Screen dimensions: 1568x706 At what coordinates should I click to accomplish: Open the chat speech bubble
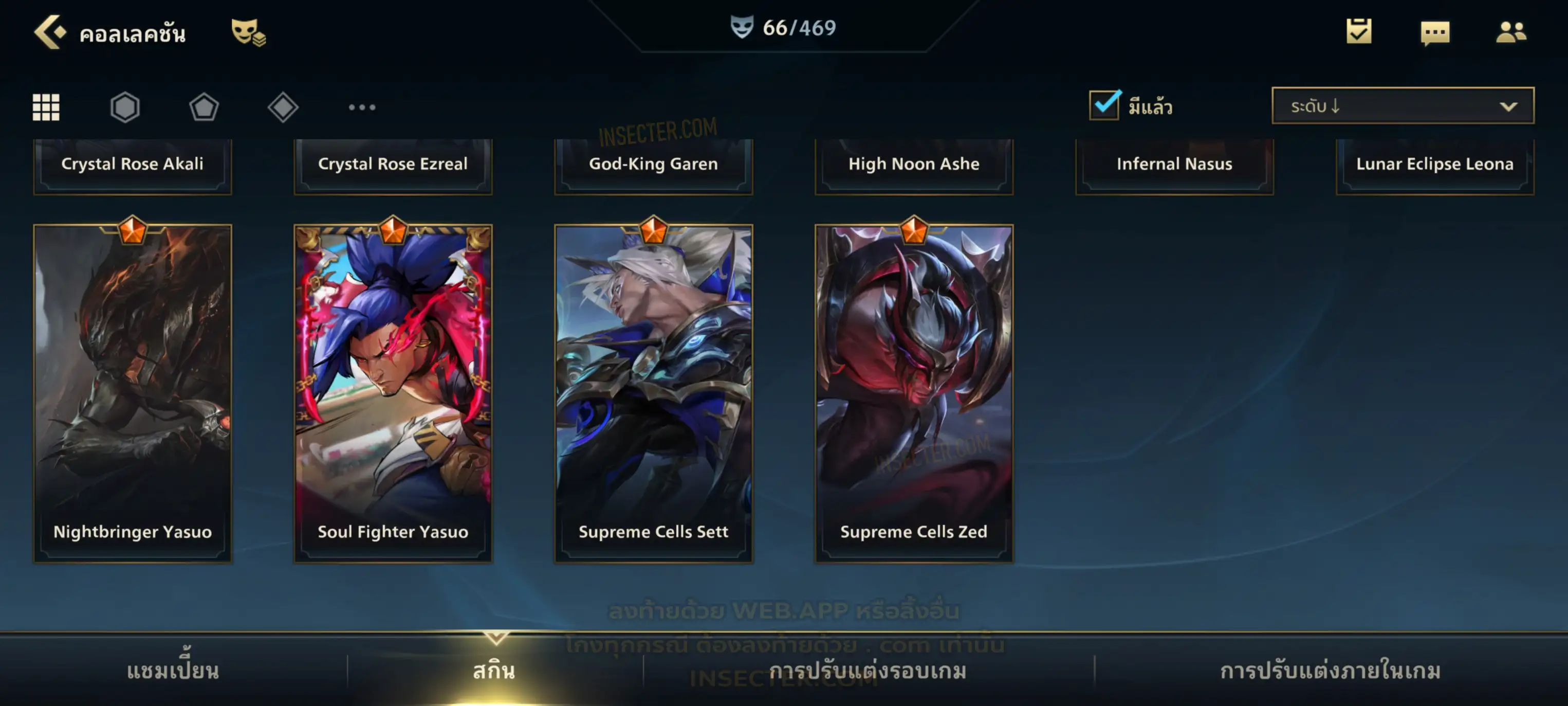click(1435, 33)
